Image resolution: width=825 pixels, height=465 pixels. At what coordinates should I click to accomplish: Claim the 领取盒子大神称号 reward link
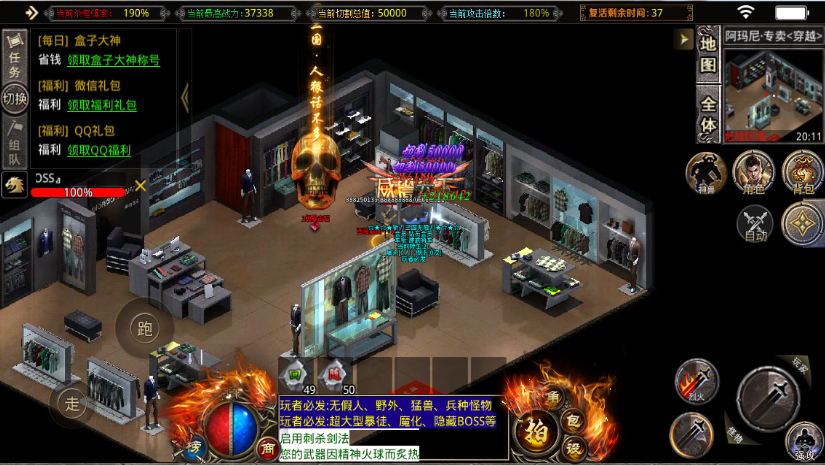click(113, 61)
